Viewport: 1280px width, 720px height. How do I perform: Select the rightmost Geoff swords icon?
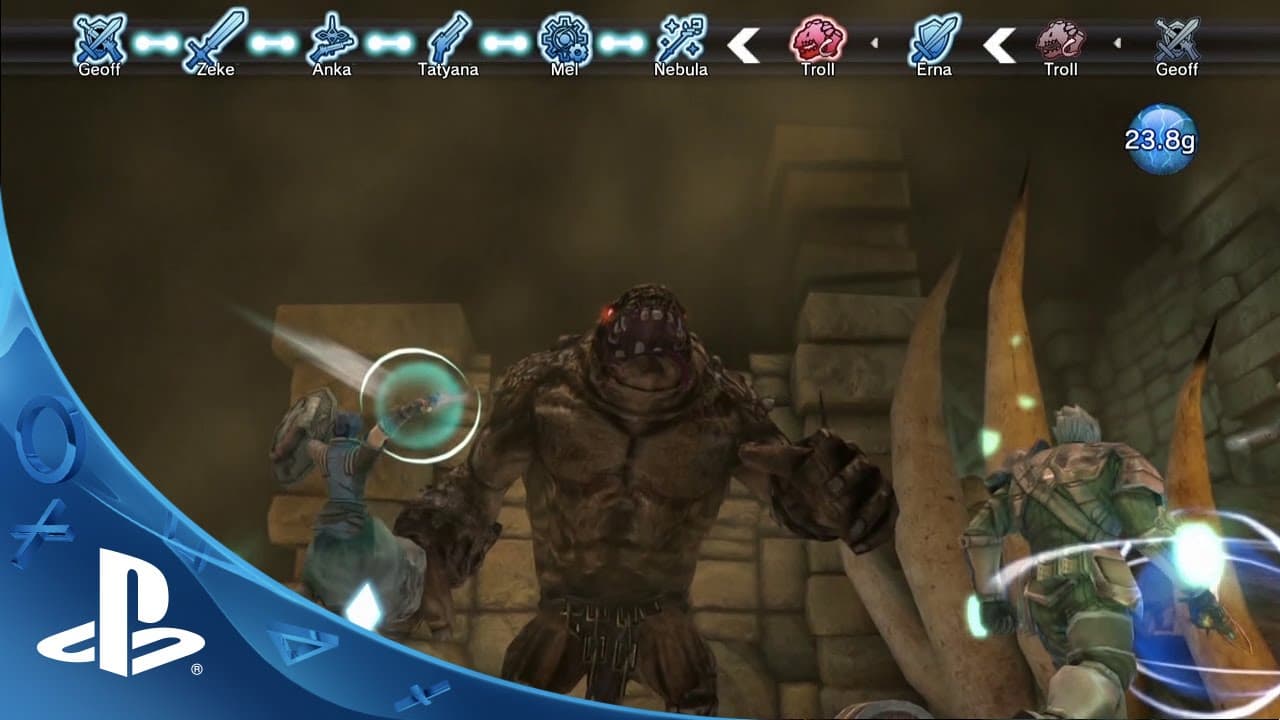click(1178, 40)
